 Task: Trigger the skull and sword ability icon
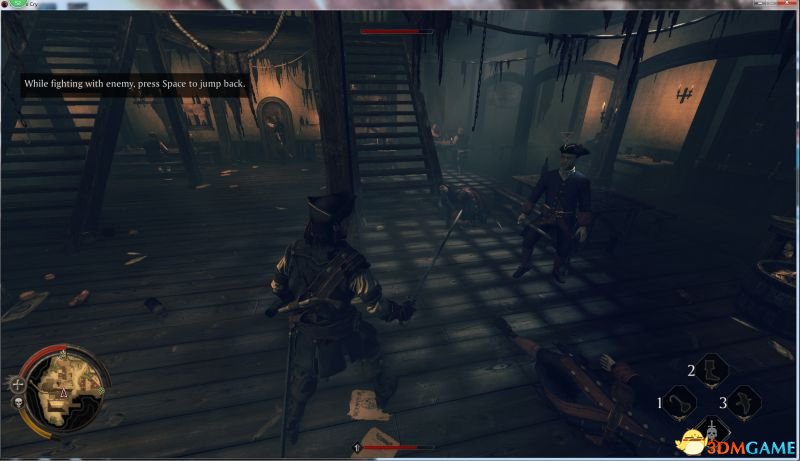coord(711,432)
